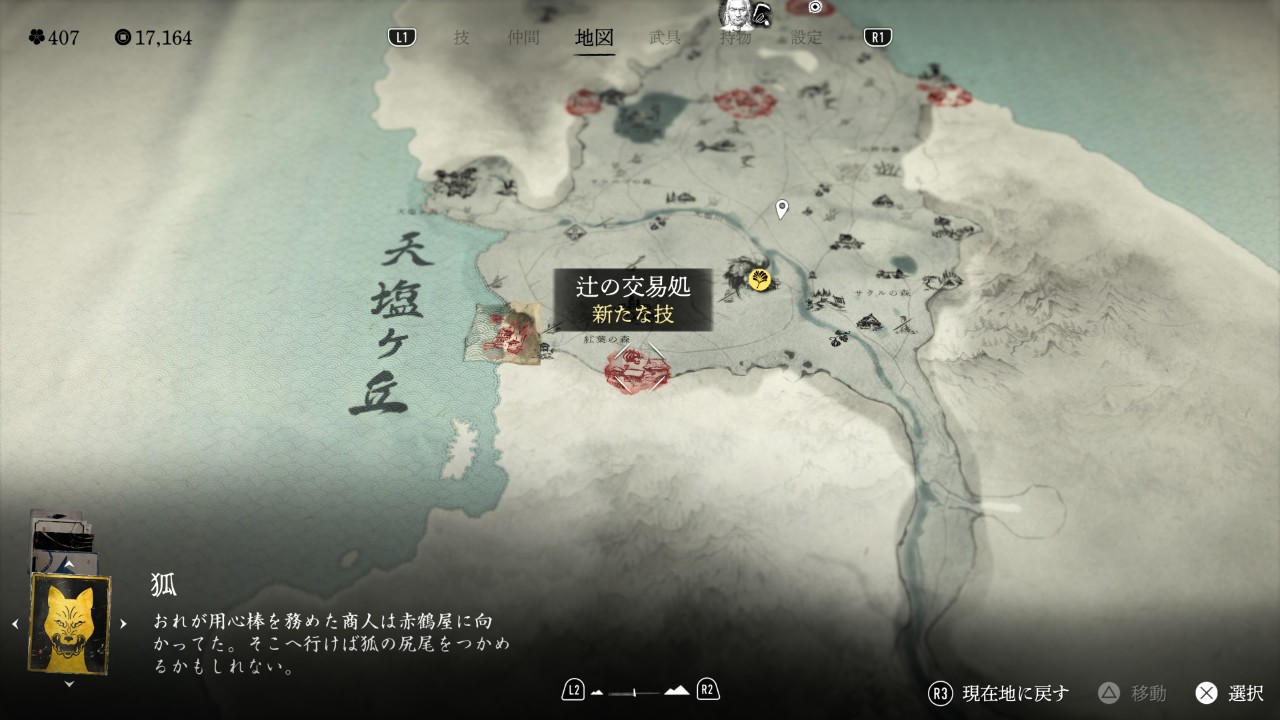Choose the torn red map fragment on coast
Viewport: 1280px width, 720px height.
(x=504, y=334)
